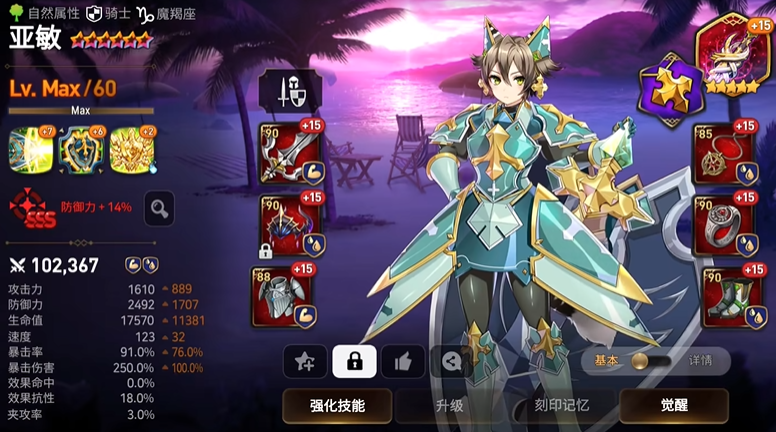
Task: Select the 升级 level up button
Action: [448, 406]
